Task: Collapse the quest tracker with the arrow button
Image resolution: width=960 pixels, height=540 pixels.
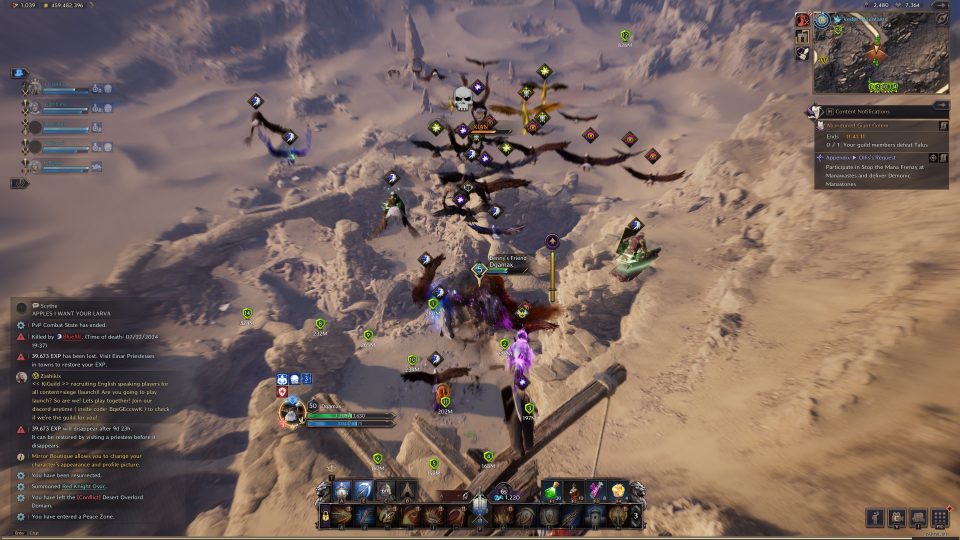Action: 943,104
